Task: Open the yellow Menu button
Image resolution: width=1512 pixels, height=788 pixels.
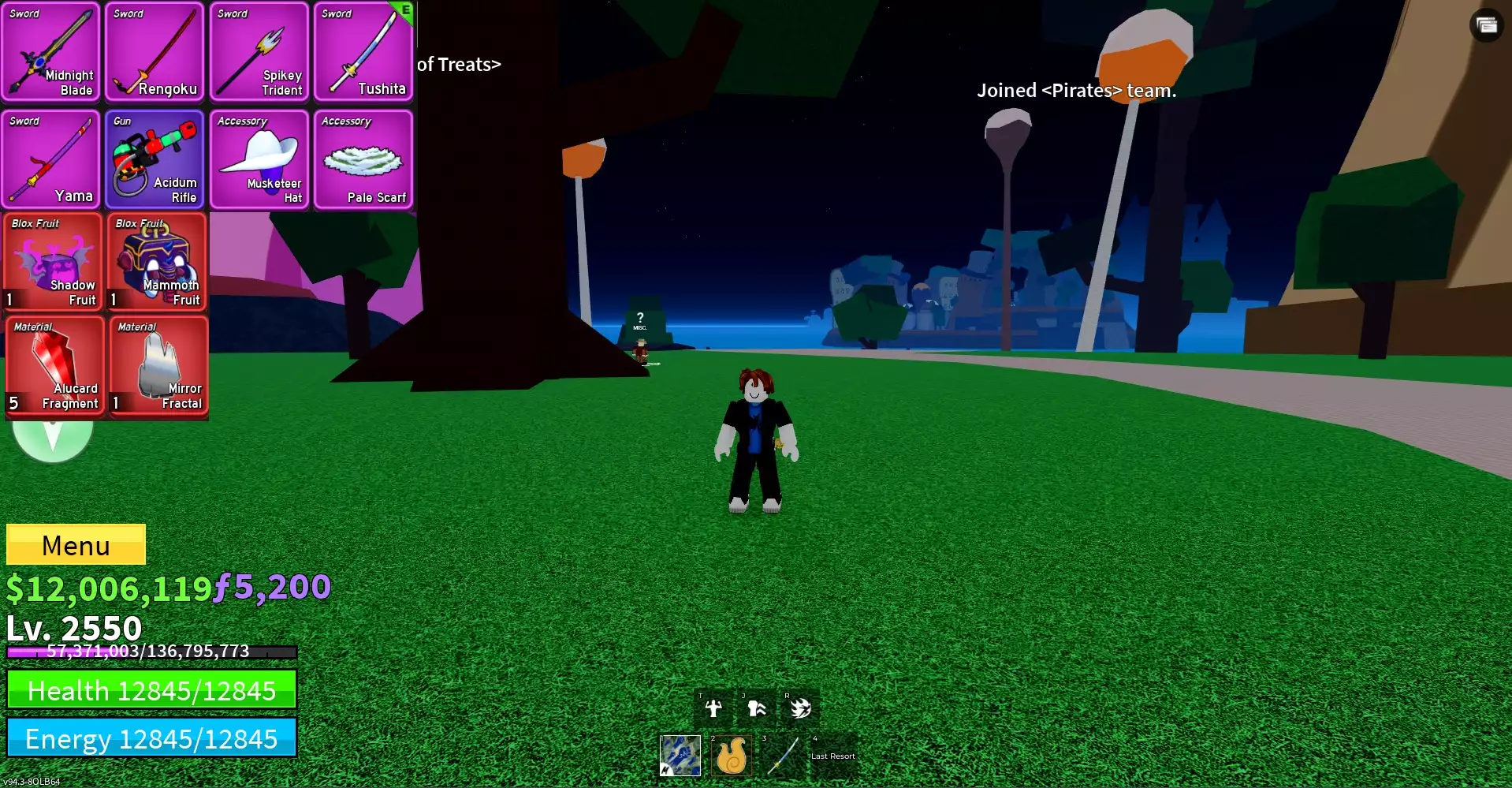Action: coord(76,544)
